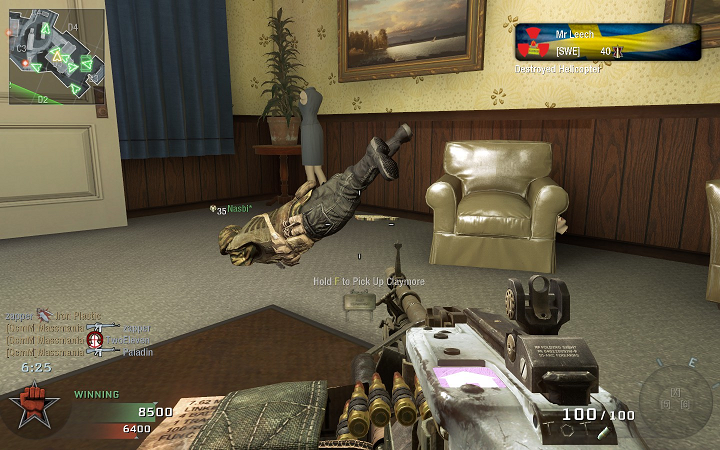Image resolution: width=720 pixels, height=450 pixels.
Task: Select the killfeed row naming TwoEleven
Action: tap(78, 340)
